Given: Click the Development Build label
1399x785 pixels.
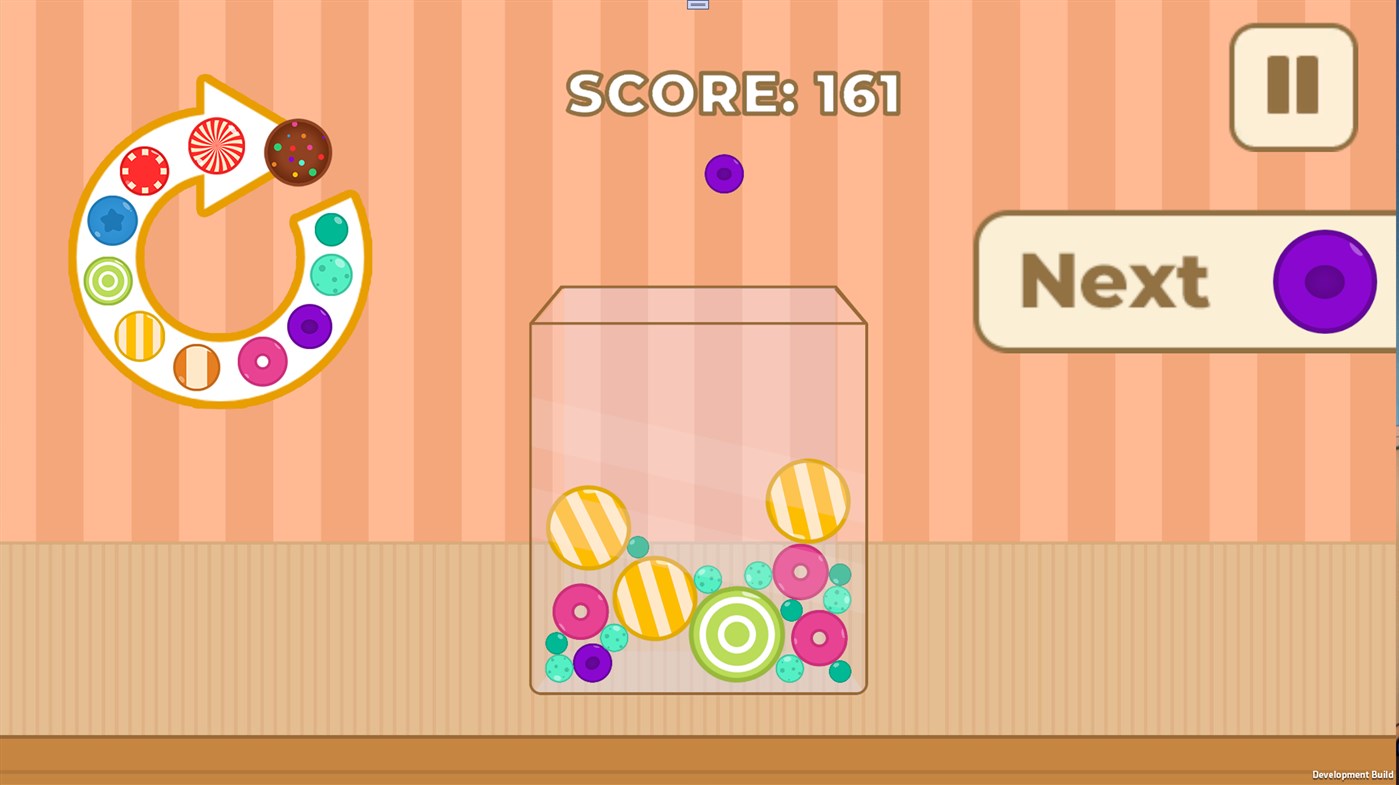Looking at the screenshot, I should [x=1352, y=773].
